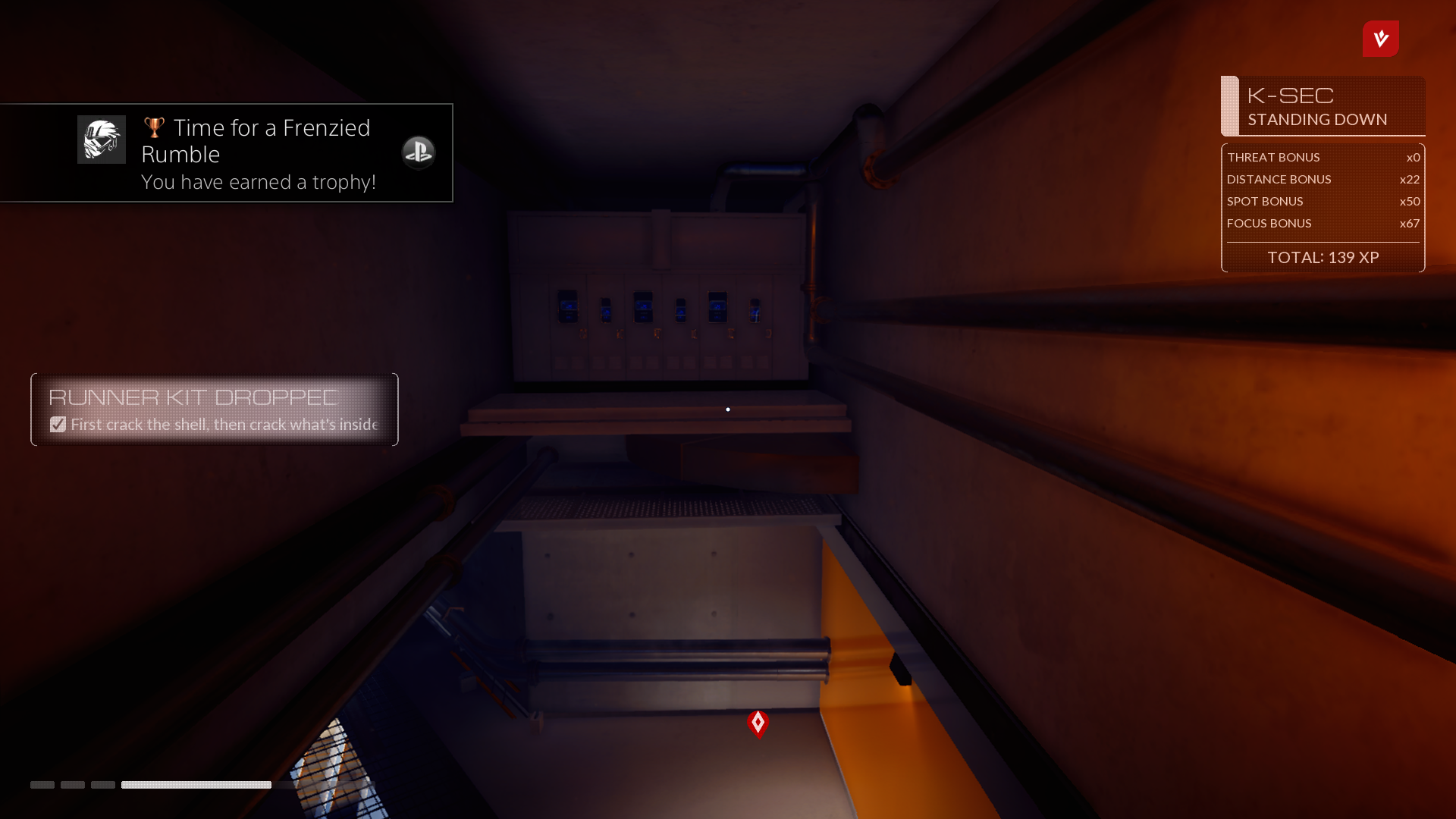Select the THREAT BONUS row
This screenshot has width=1456, height=819.
[x=1323, y=157]
